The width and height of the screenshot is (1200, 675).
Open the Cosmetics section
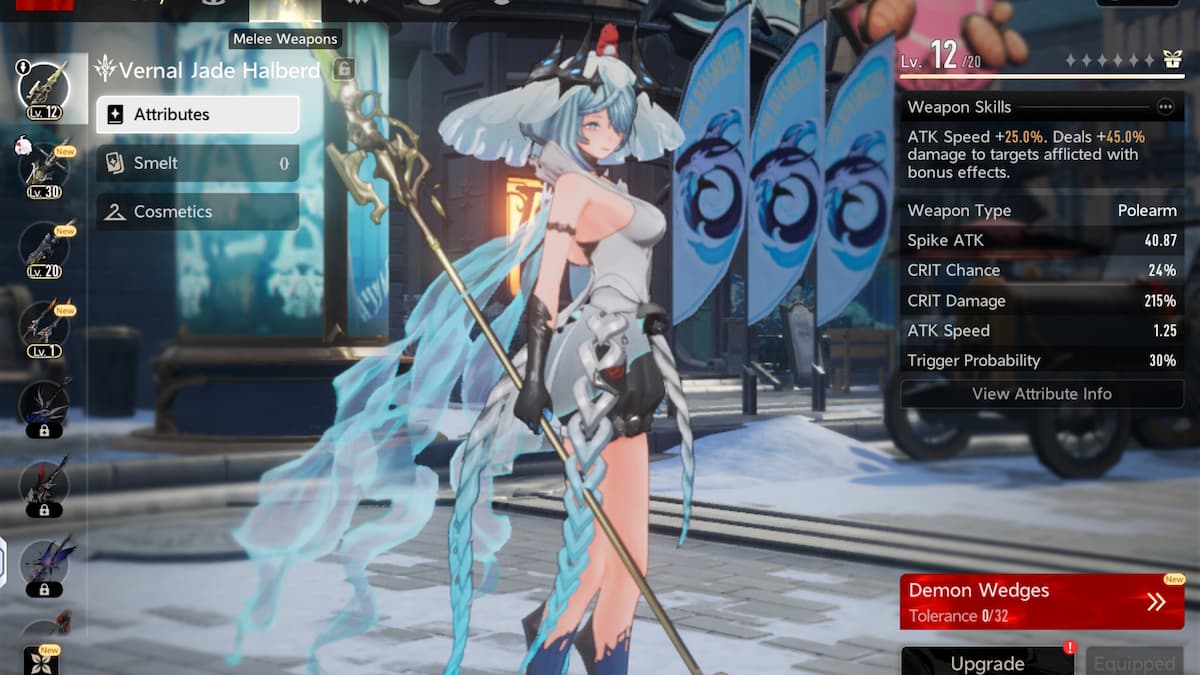coord(197,212)
